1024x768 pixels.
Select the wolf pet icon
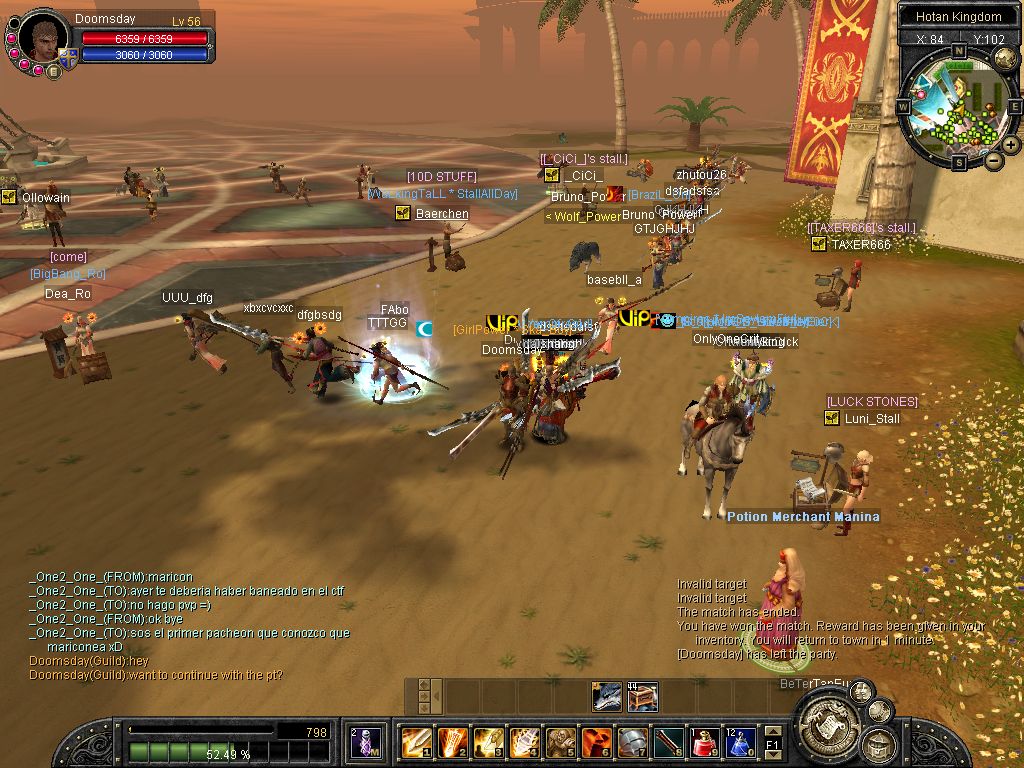(x=606, y=696)
